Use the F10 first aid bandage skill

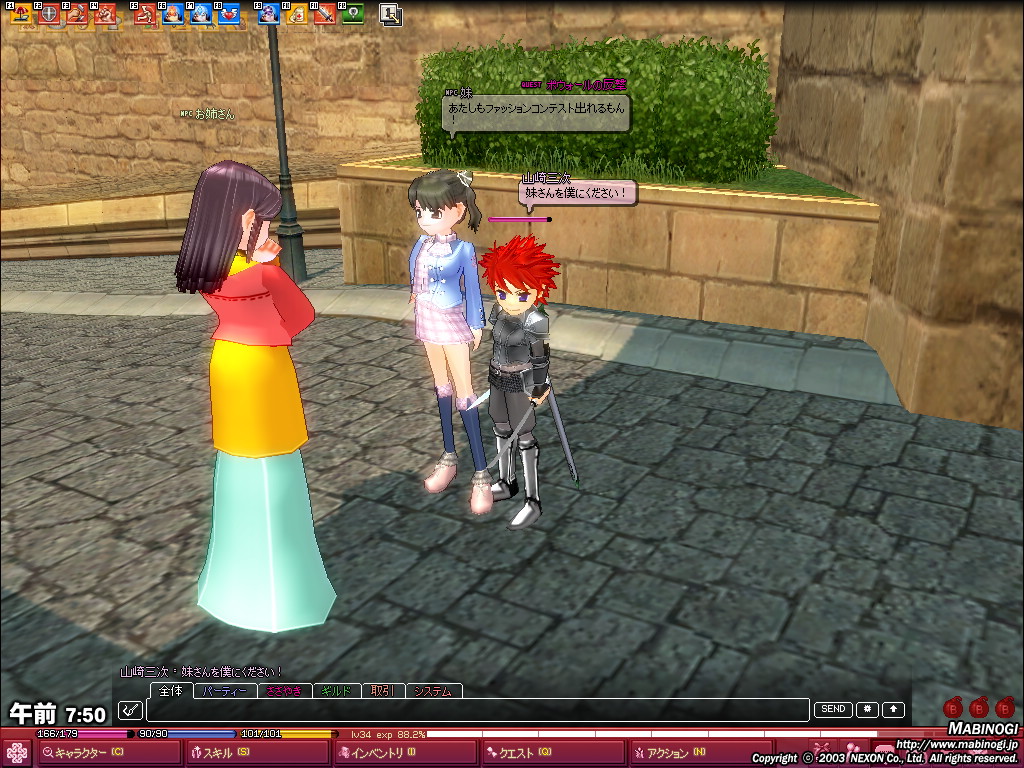pyautogui.click(x=296, y=15)
